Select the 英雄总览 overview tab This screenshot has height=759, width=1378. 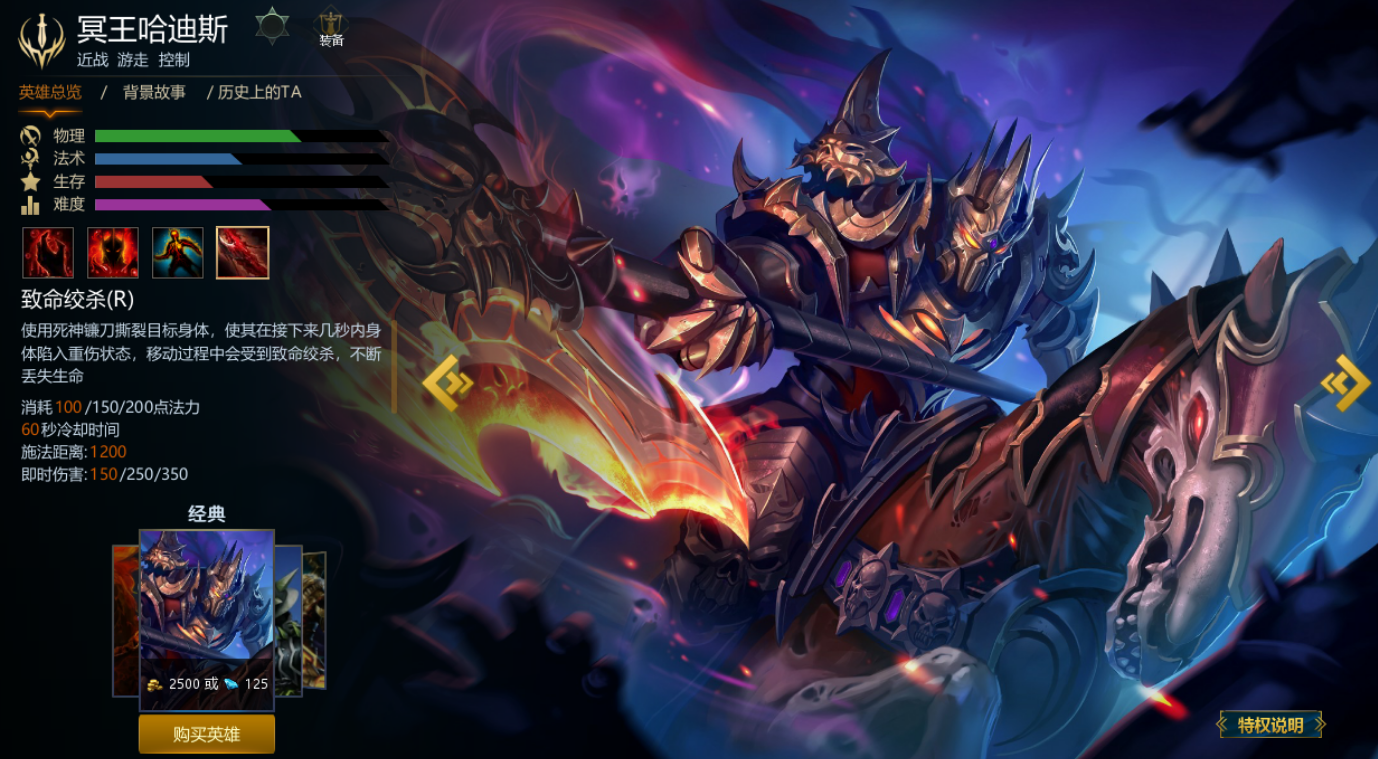50,92
